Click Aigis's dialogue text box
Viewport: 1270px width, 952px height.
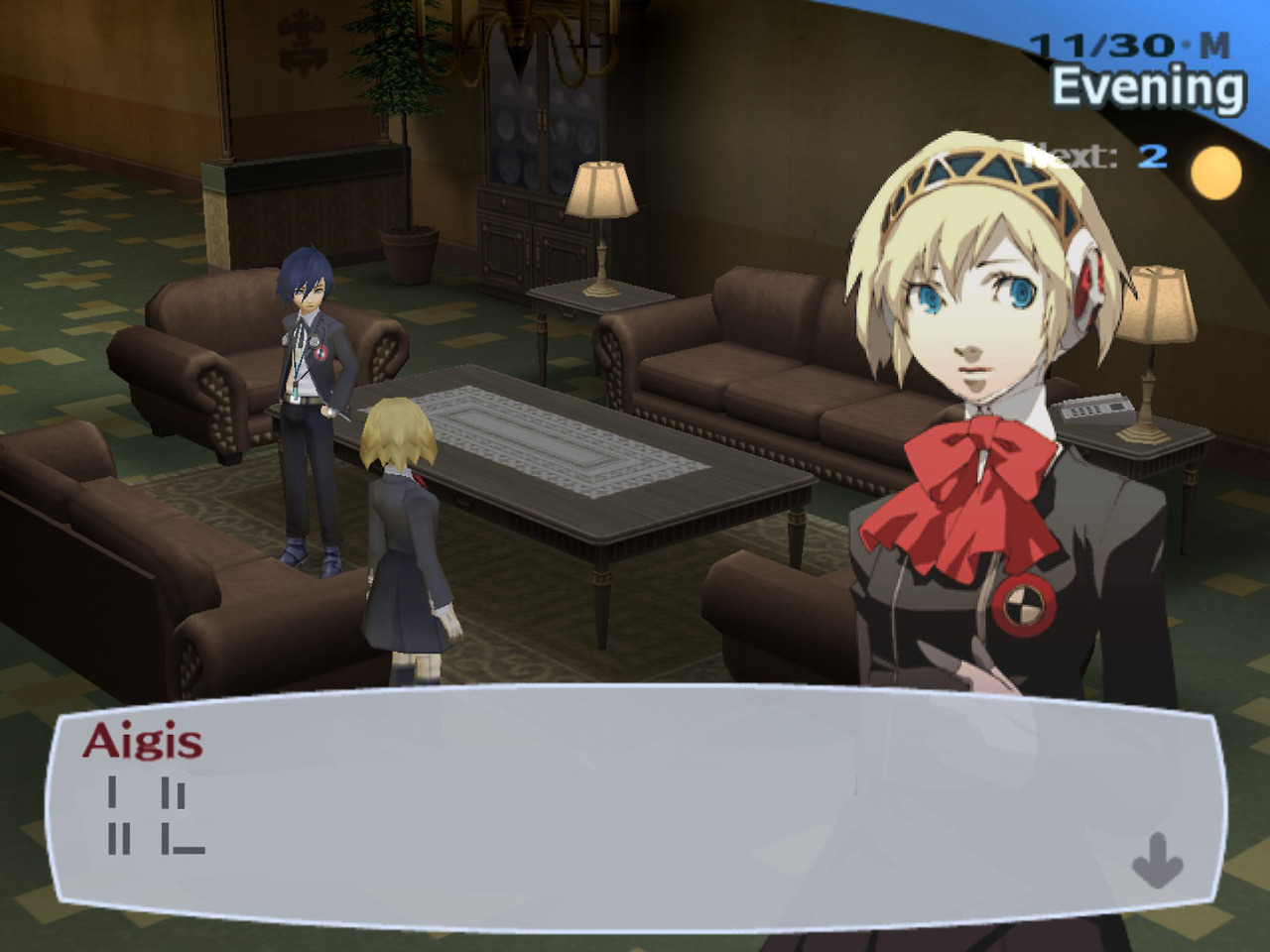pos(635,808)
